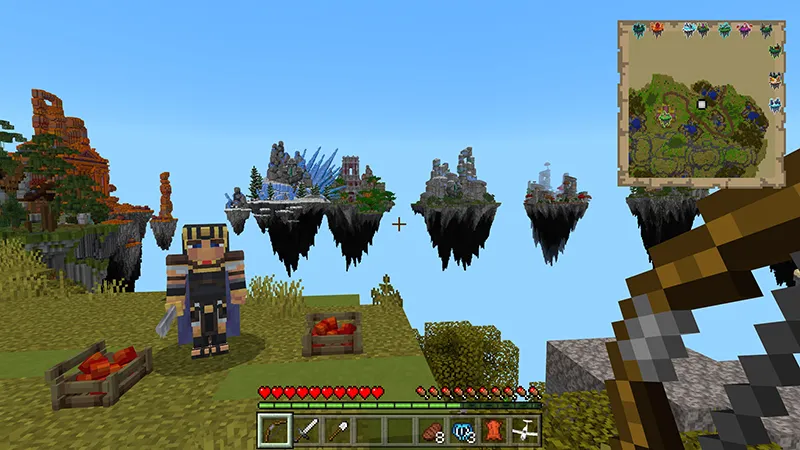Equip the white glider hotbar item

point(525,431)
